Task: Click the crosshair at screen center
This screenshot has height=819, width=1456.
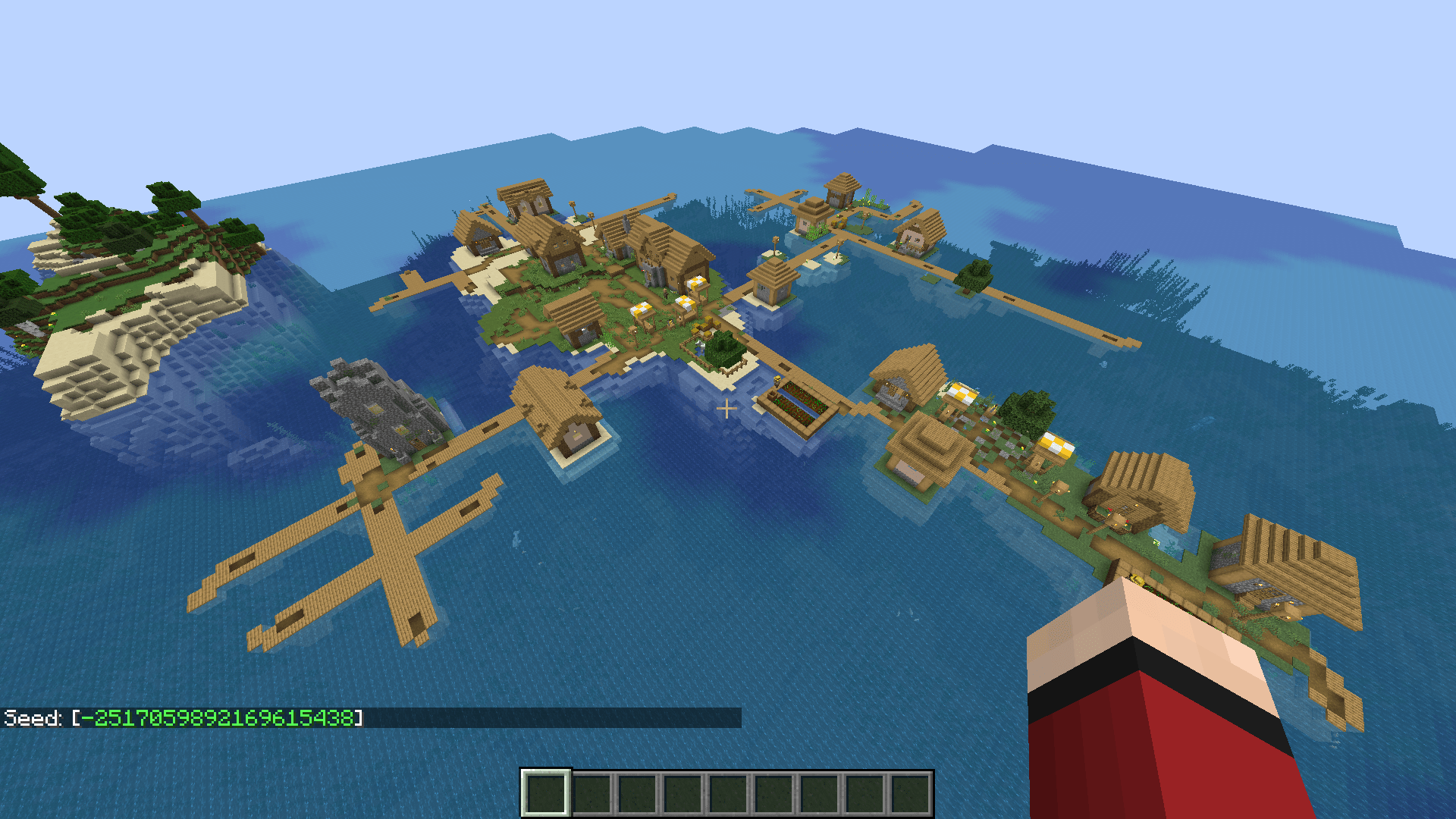Action: pyautogui.click(x=726, y=407)
